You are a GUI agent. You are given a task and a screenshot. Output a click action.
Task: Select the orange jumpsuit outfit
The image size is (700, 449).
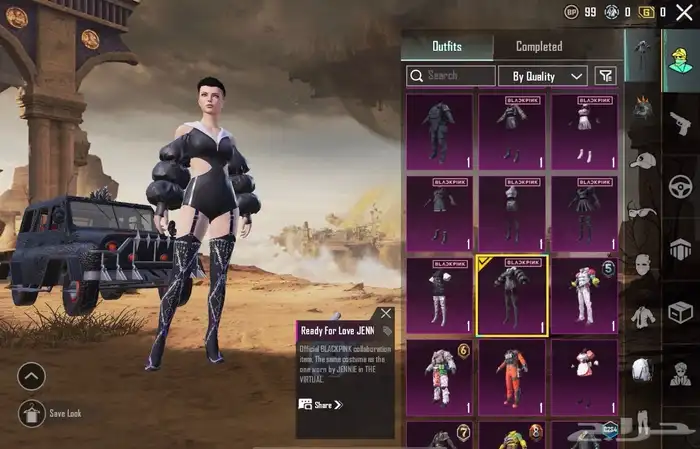[511, 378]
